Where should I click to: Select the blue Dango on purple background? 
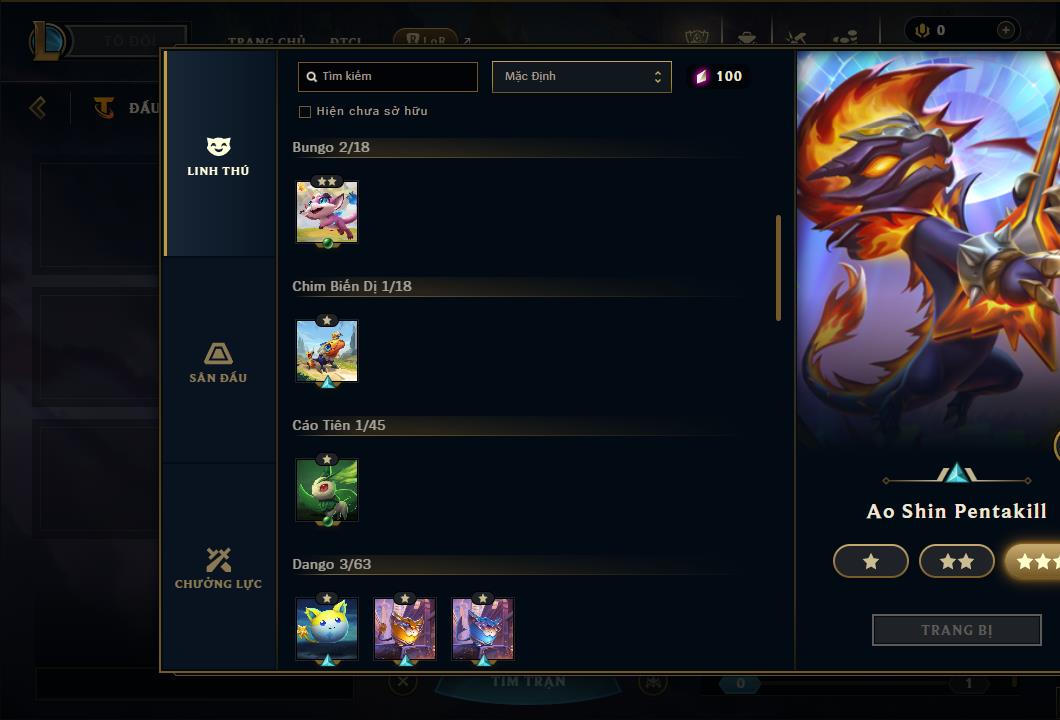(x=483, y=629)
